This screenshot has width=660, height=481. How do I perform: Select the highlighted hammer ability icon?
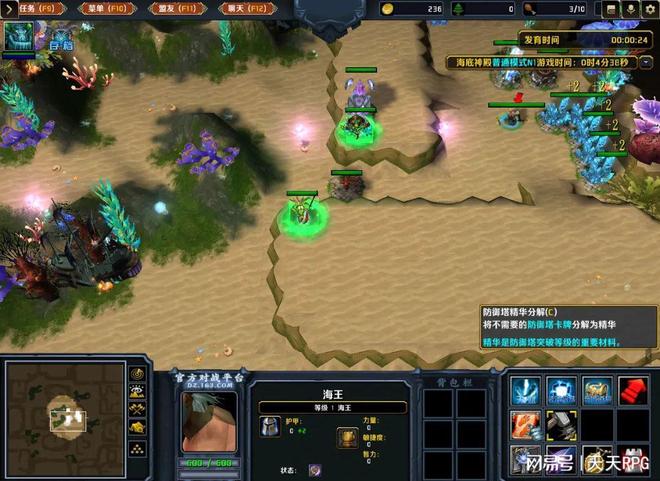[561, 425]
